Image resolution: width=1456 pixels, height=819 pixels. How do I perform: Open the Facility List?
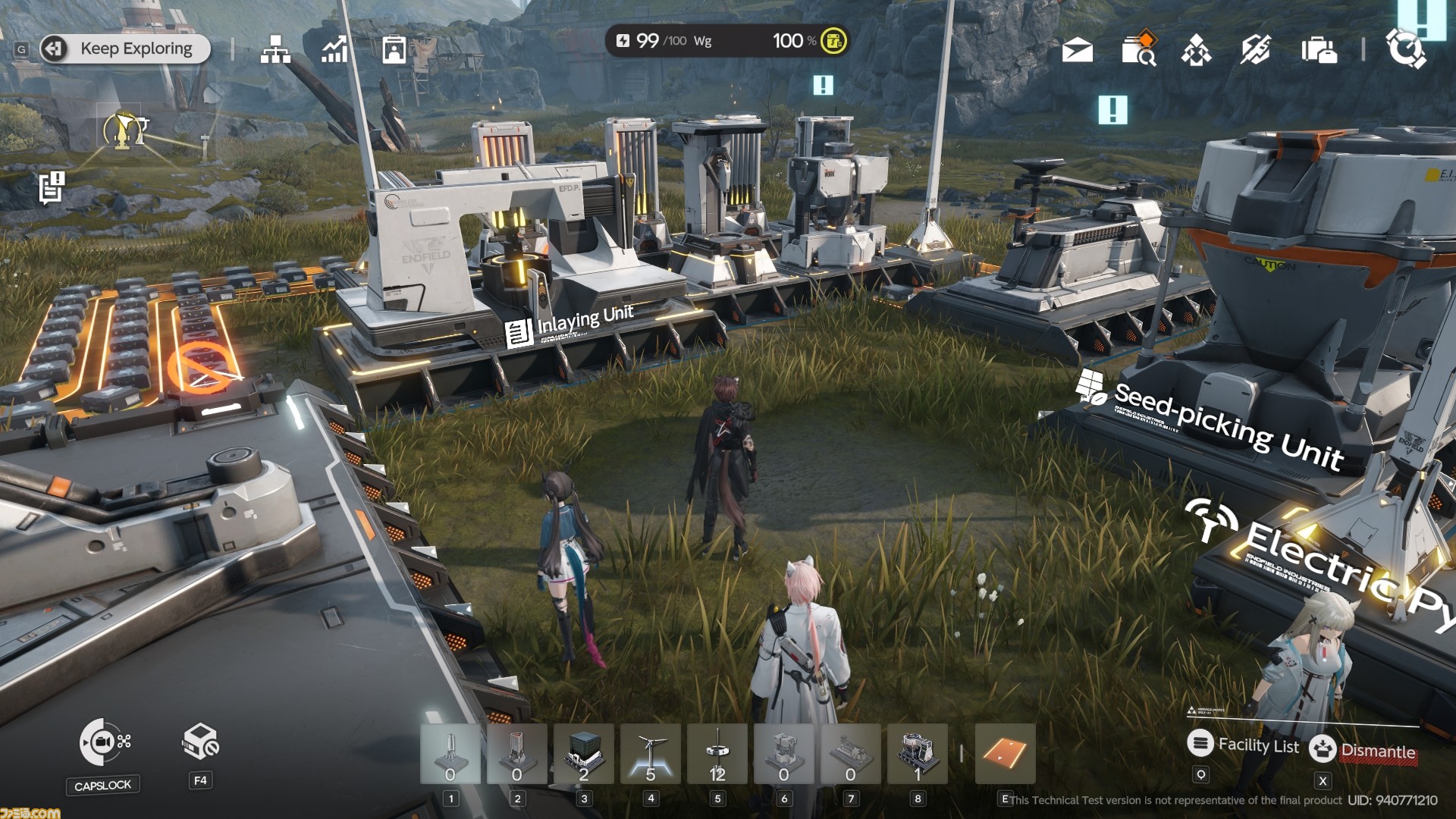pos(1244,745)
